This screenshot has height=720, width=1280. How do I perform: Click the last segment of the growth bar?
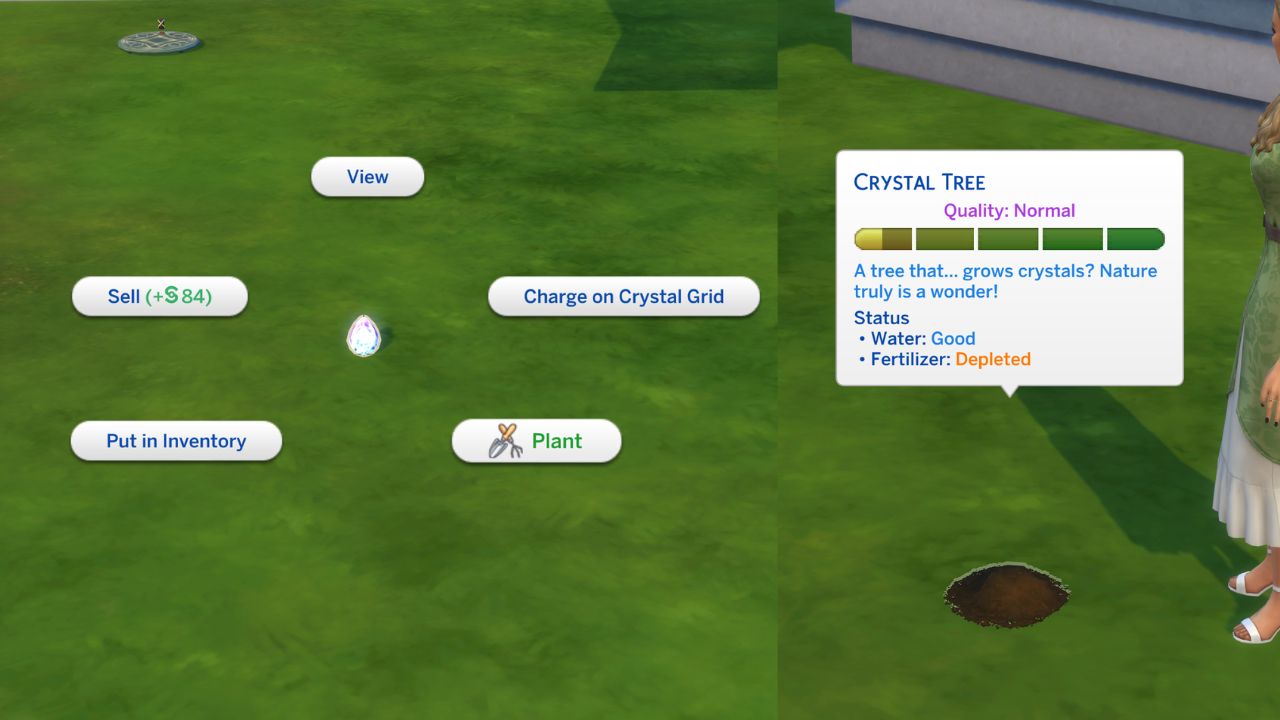[1135, 238]
